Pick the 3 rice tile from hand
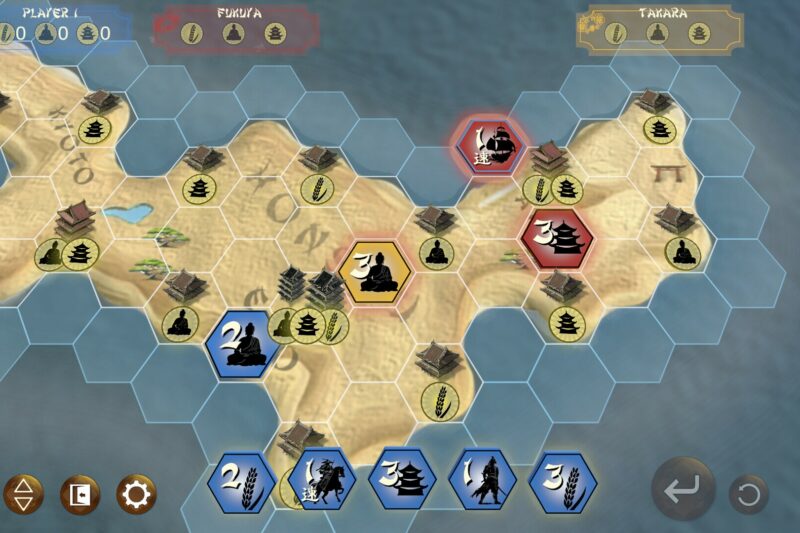 [562, 482]
